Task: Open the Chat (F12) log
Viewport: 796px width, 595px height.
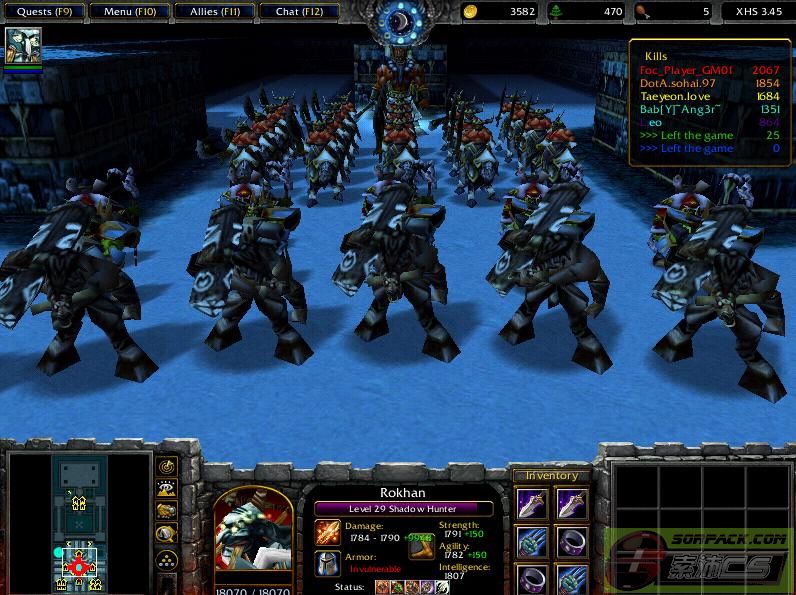Action: (x=298, y=12)
